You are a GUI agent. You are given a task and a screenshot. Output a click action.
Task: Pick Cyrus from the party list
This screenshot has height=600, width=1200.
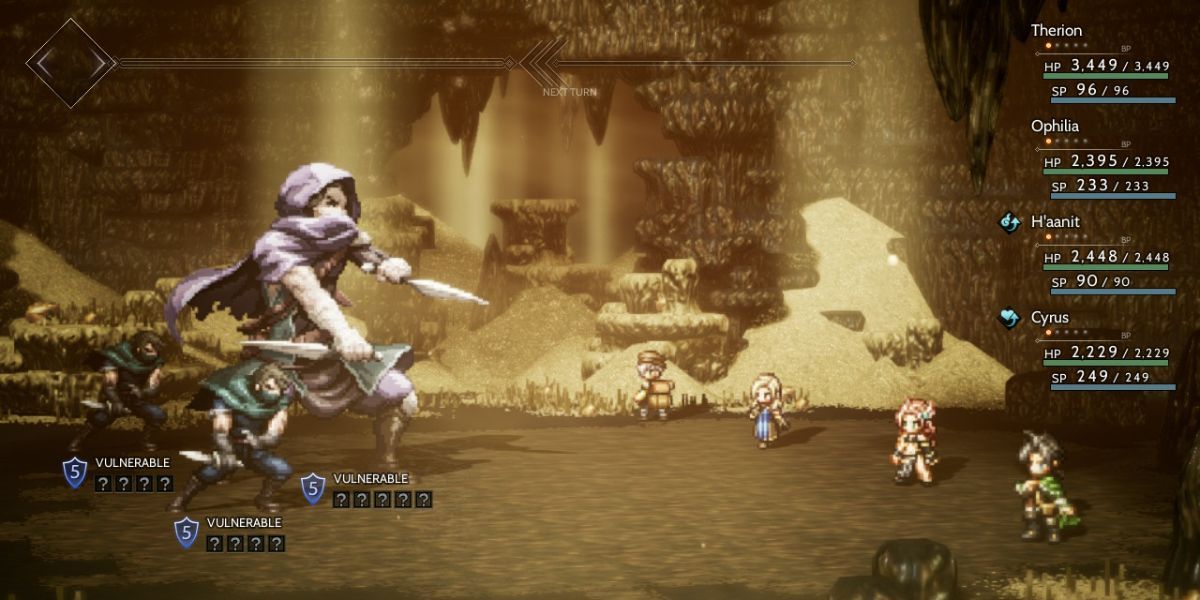coord(1049,317)
